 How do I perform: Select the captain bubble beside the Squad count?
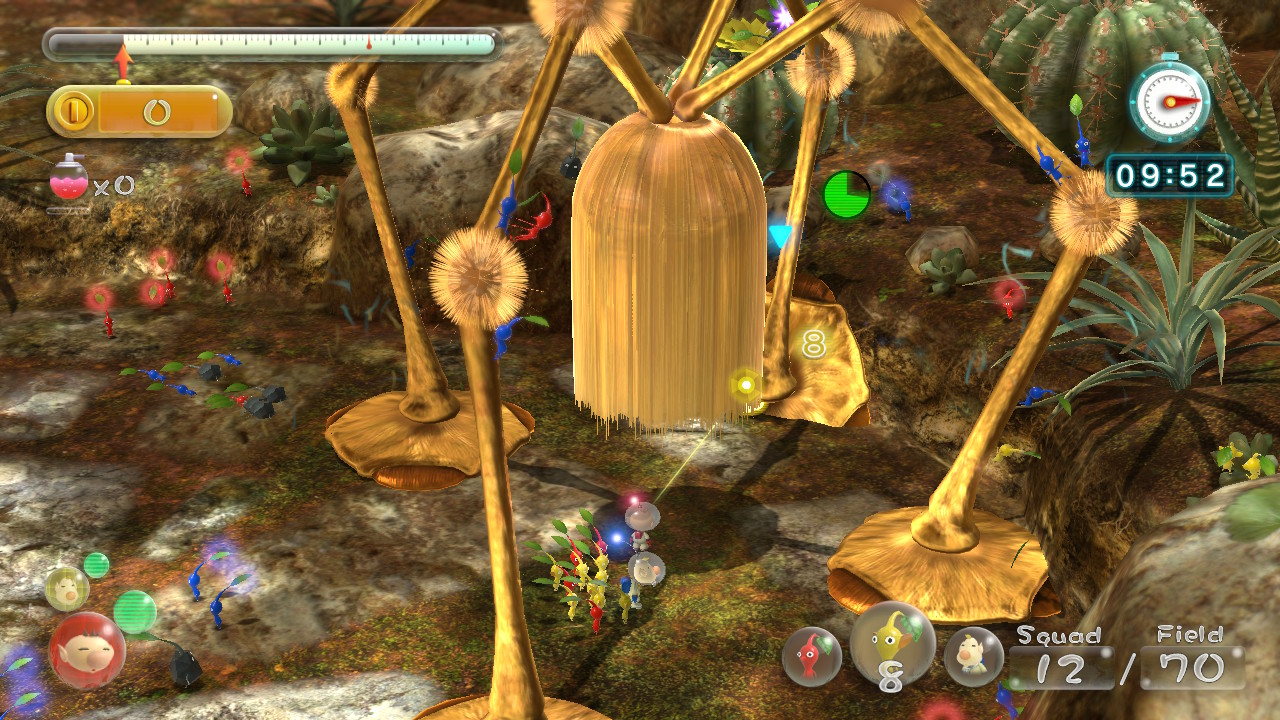pos(973,656)
